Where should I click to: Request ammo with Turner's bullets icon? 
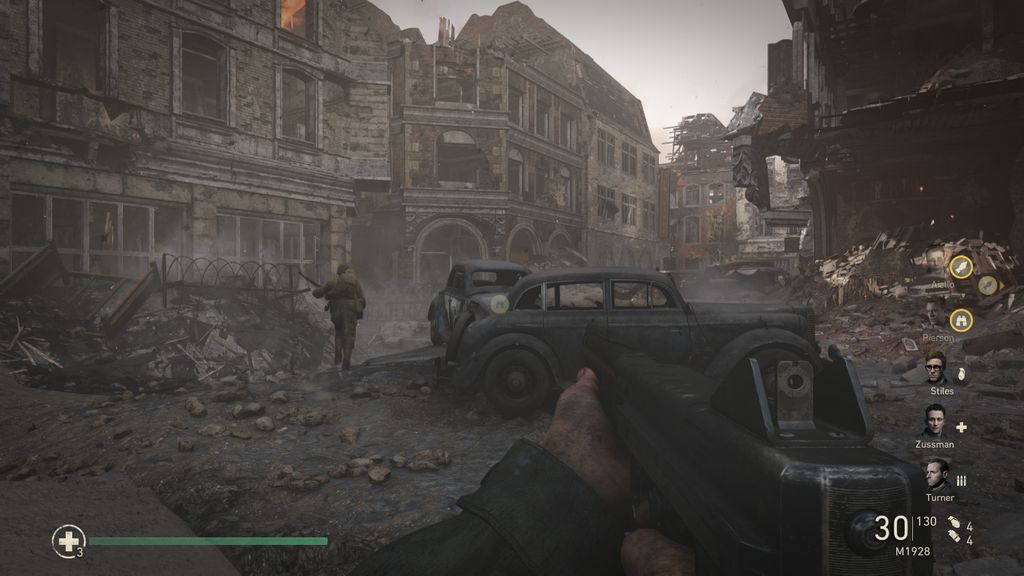point(962,480)
